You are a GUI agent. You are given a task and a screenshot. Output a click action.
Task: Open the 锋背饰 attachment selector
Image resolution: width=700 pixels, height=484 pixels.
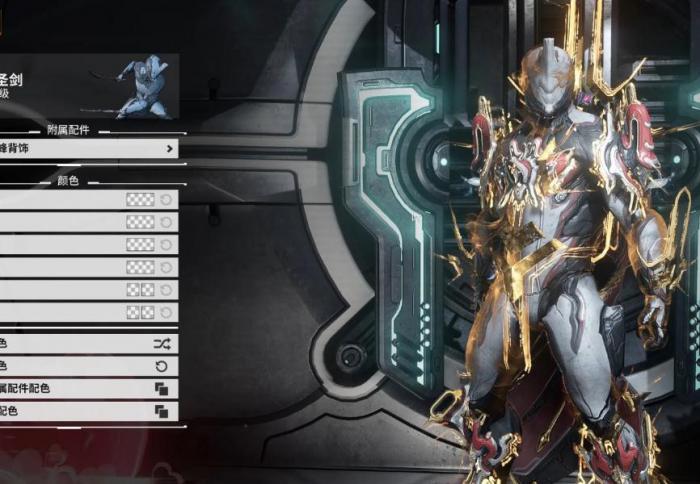(88, 149)
